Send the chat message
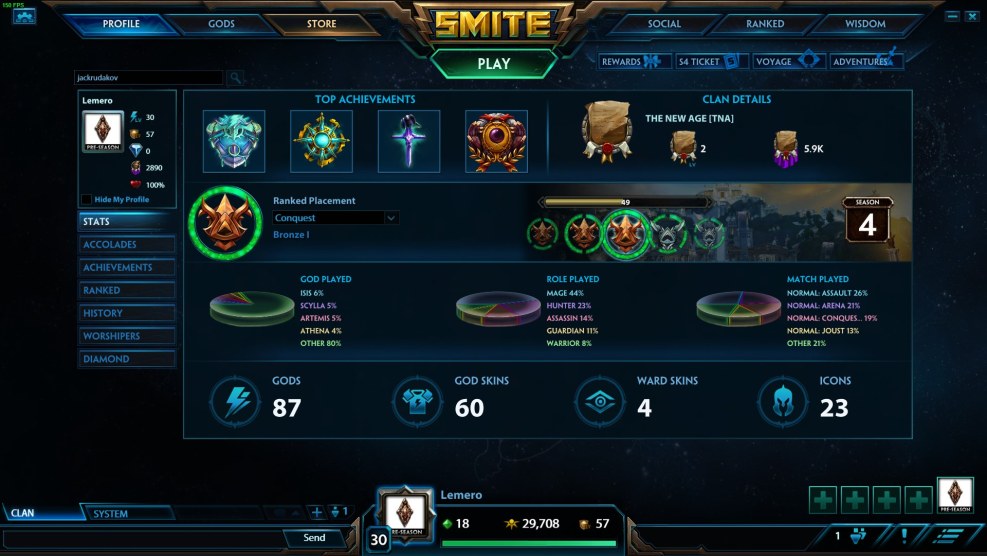987x556 pixels. click(314, 538)
